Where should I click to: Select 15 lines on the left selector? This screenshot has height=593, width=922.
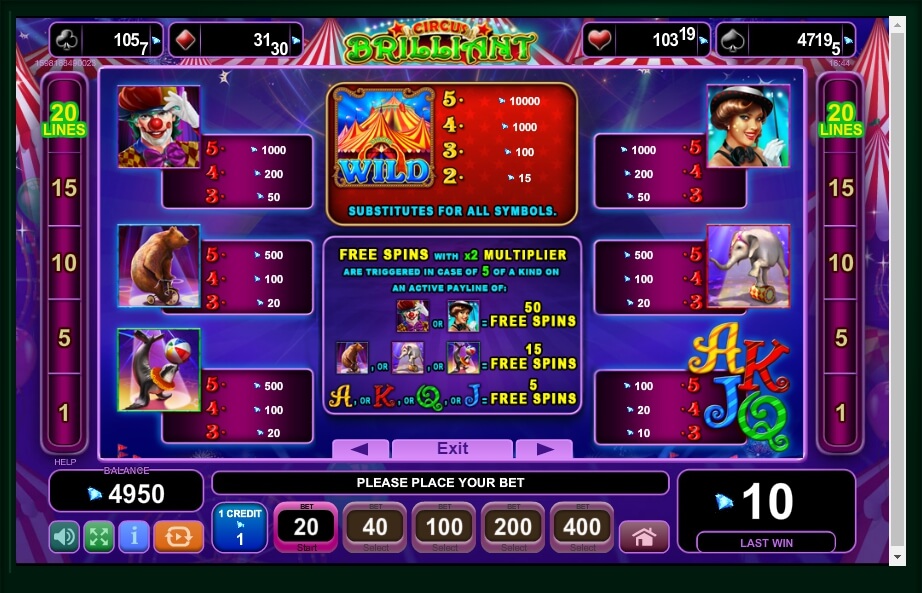pyautogui.click(x=64, y=187)
